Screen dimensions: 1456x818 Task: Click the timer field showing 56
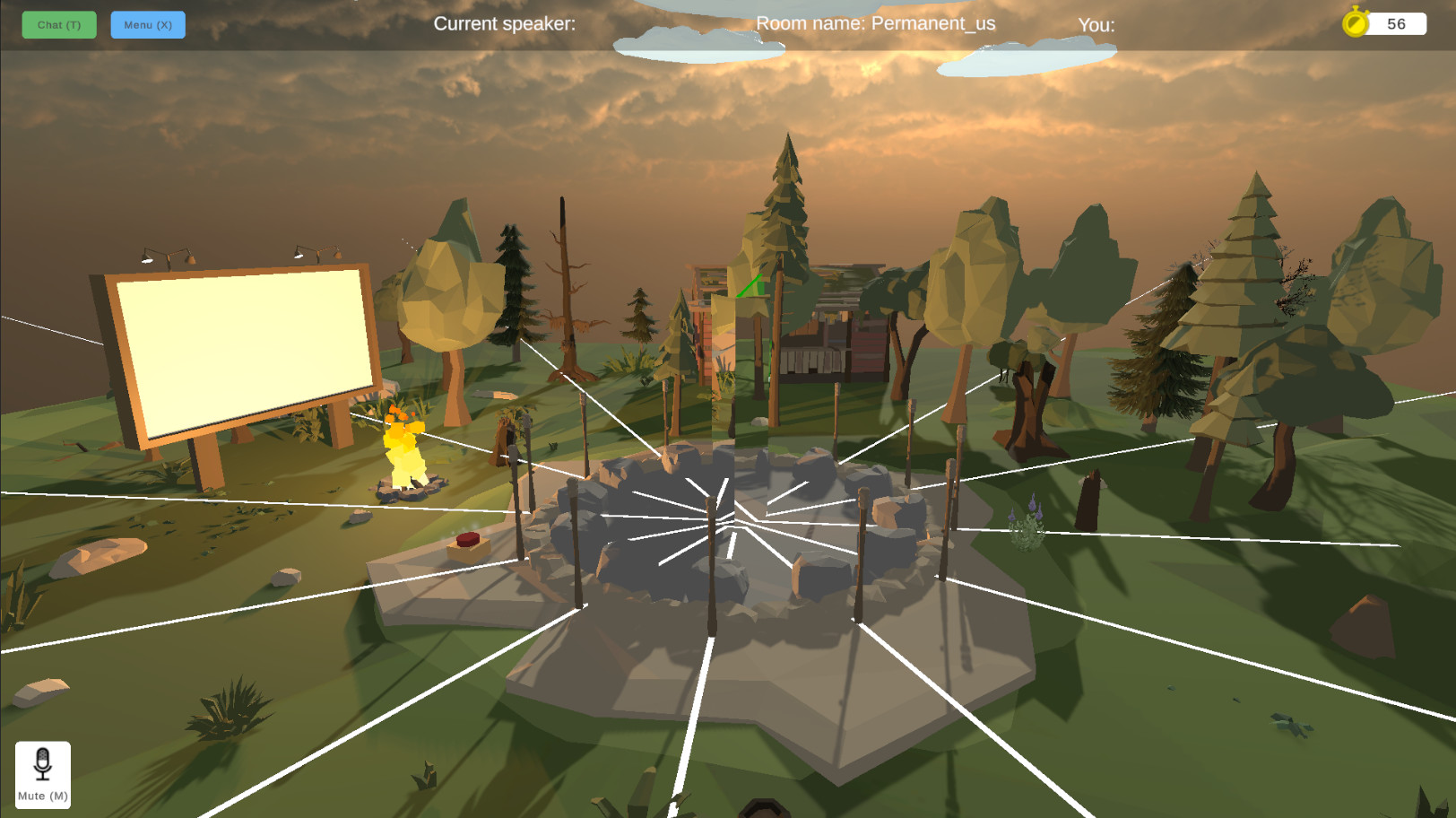pyautogui.click(x=1395, y=23)
